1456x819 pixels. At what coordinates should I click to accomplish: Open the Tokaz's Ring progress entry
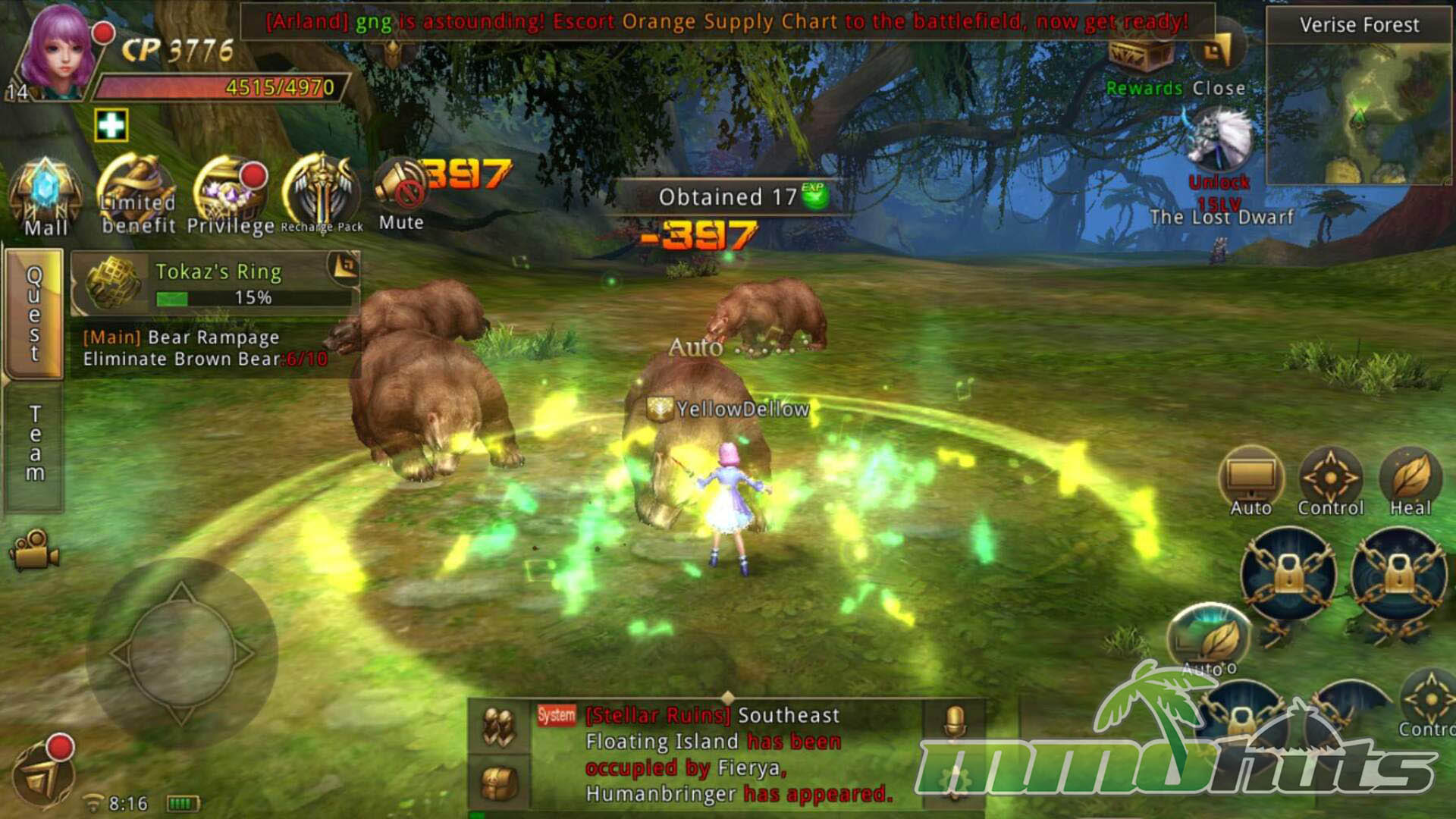[x=215, y=283]
